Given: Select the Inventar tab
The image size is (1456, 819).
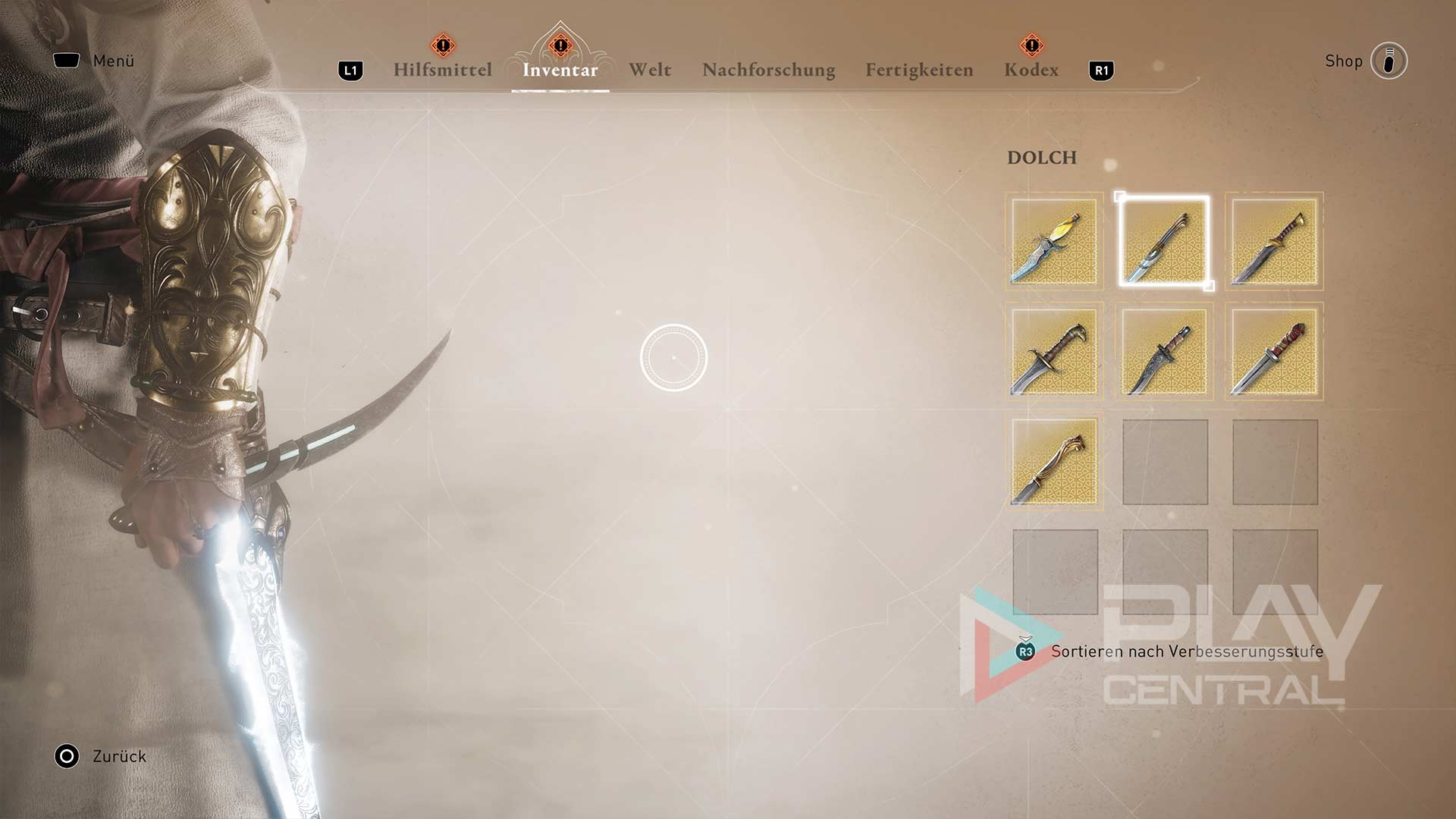Looking at the screenshot, I should pyautogui.click(x=560, y=70).
